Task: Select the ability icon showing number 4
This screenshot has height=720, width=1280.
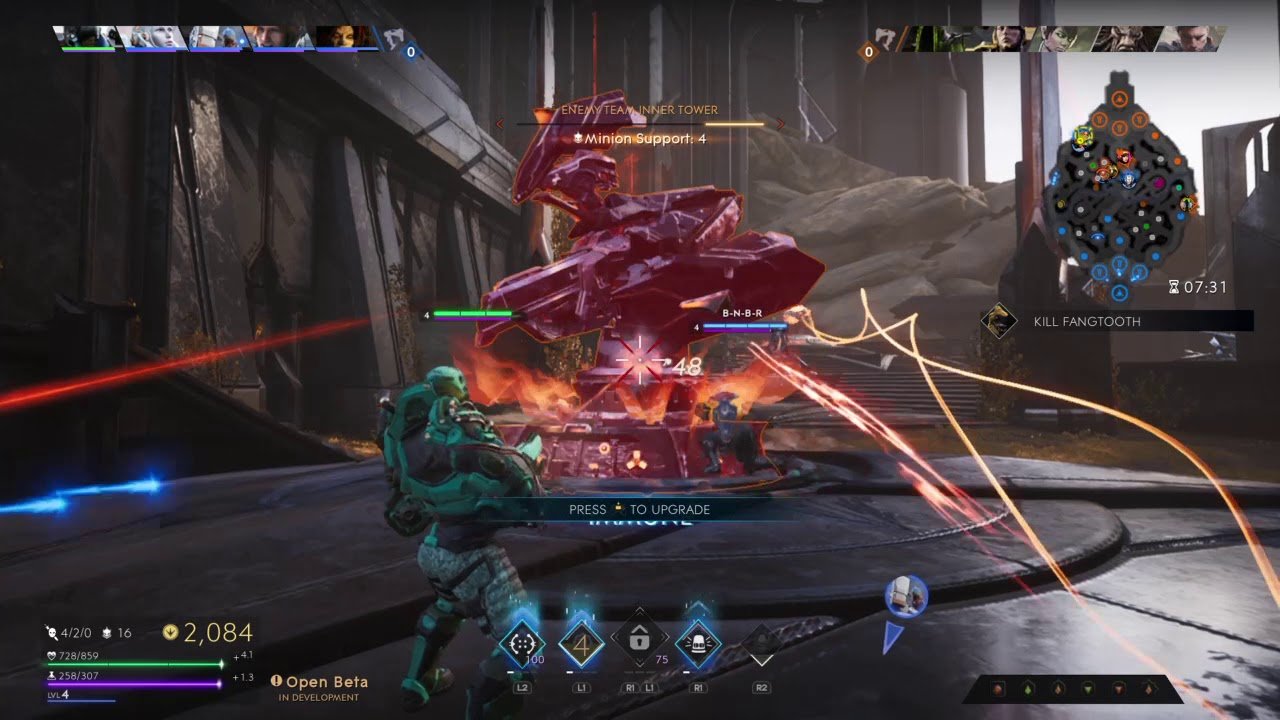Action: pyautogui.click(x=581, y=643)
